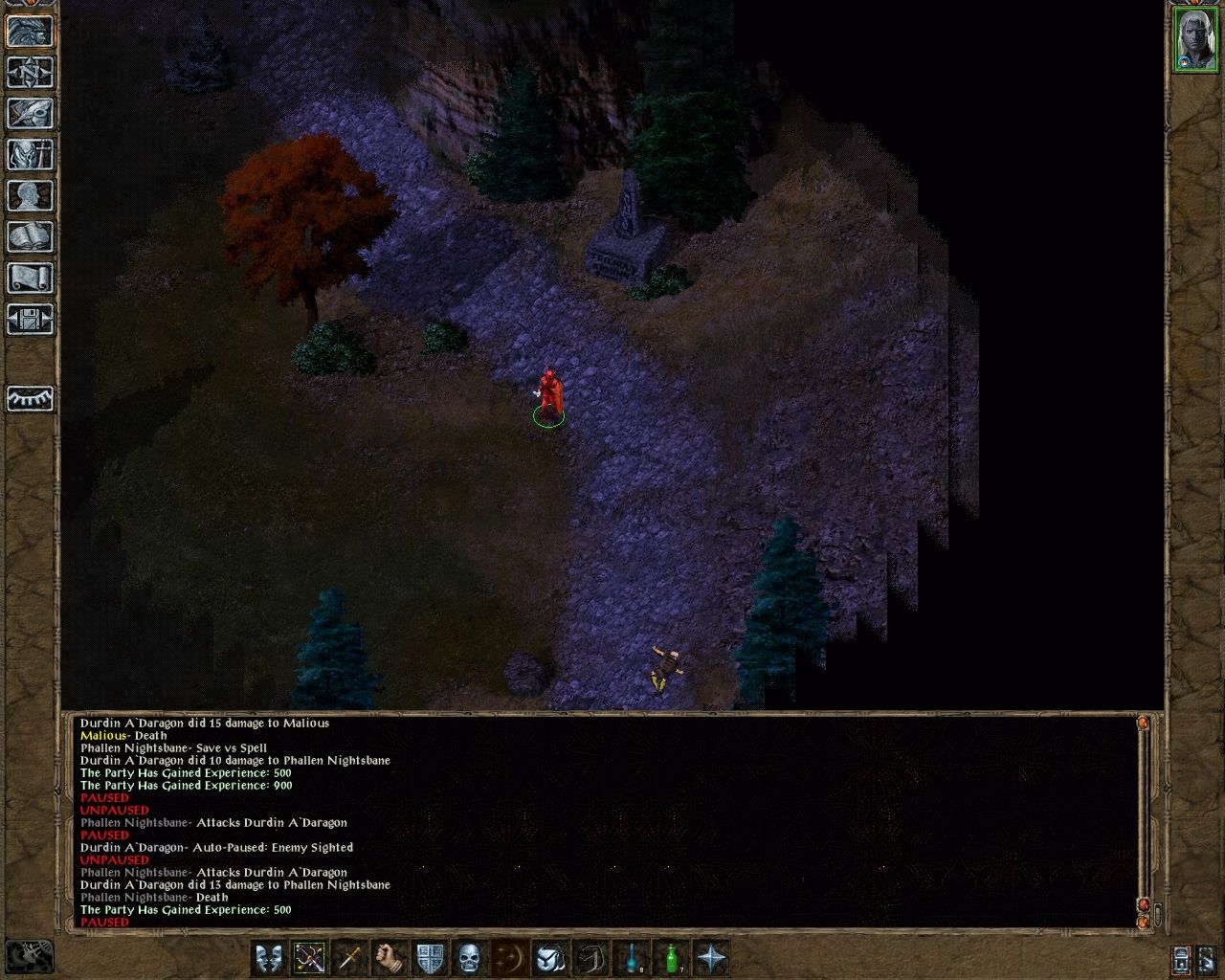Open the floppy disk options button
Screen dimensions: 1225x980
pyautogui.click(x=31, y=319)
